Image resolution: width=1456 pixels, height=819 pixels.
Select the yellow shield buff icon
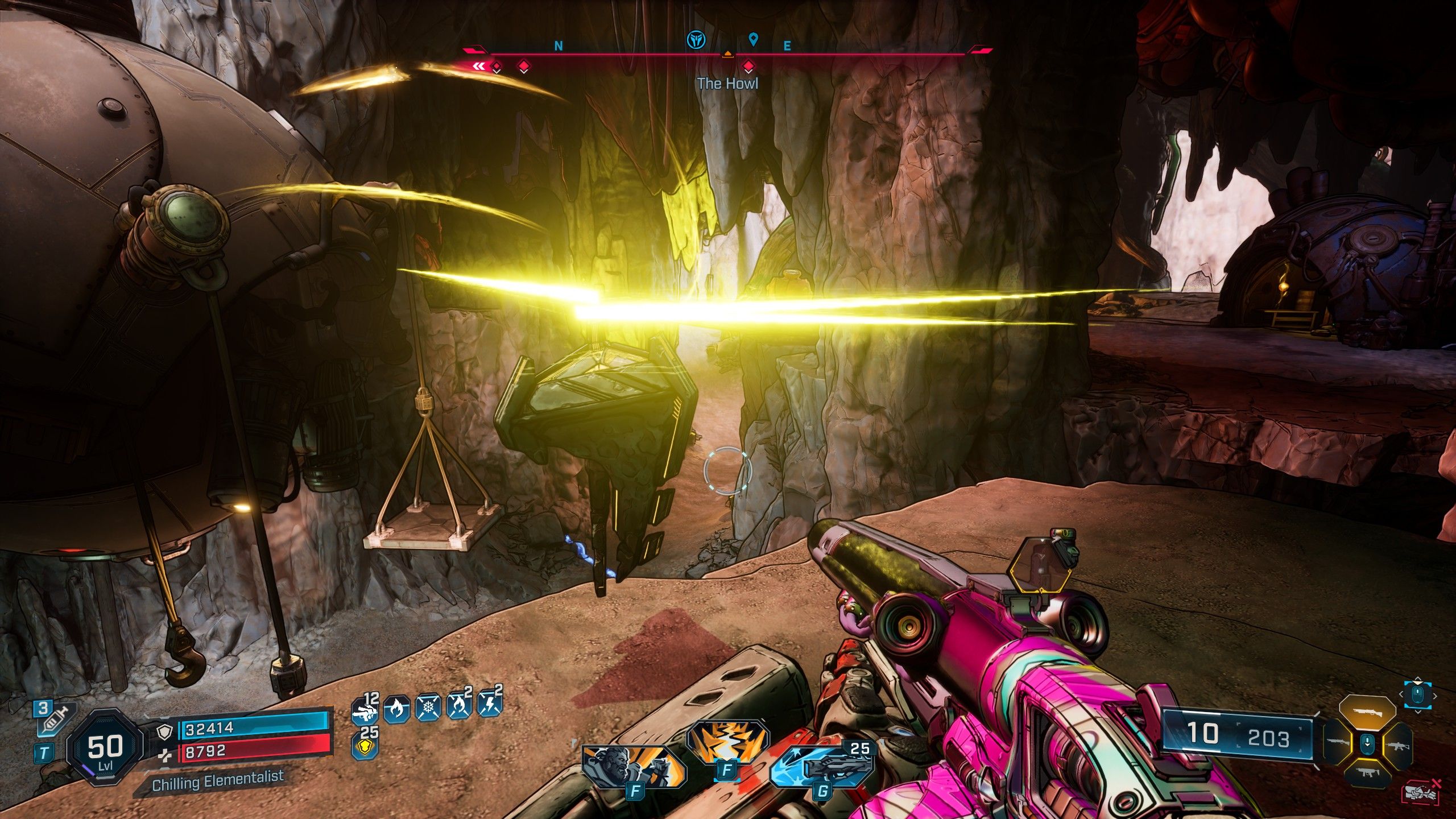[x=364, y=746]
